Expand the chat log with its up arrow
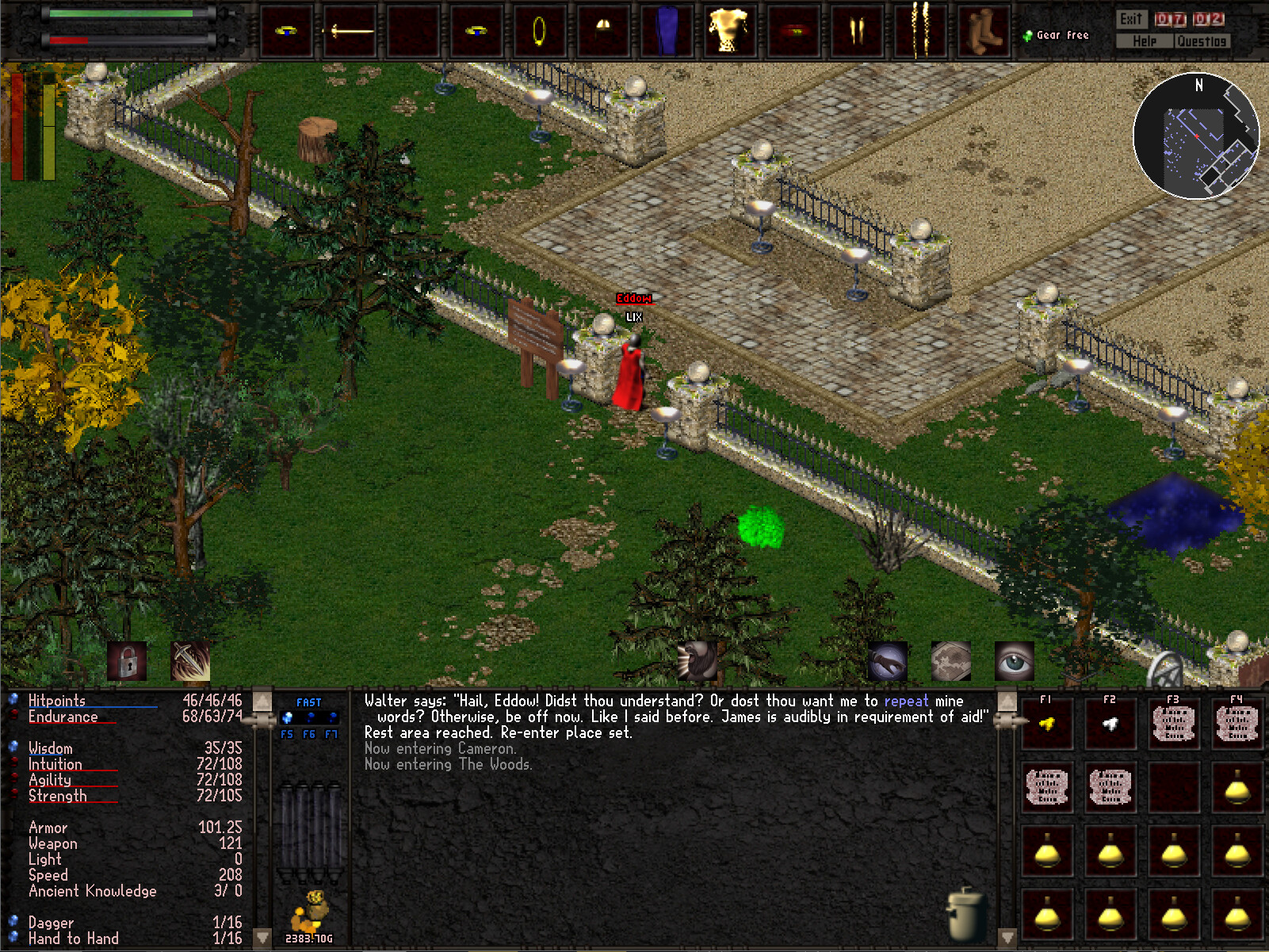This screenshot has width=1269, height=952. pos(262,700)
